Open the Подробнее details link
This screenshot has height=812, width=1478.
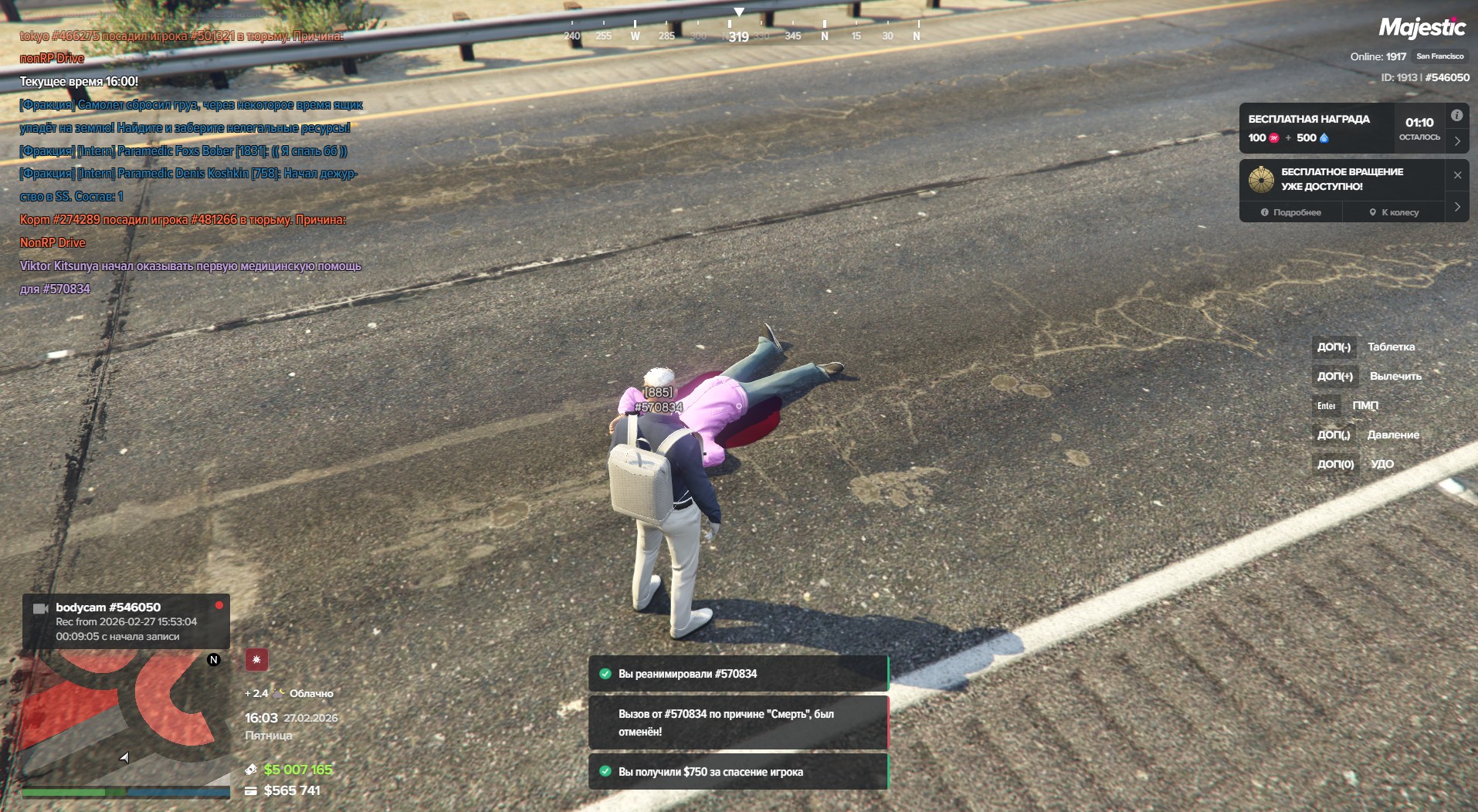click(x=1291, y=212)
